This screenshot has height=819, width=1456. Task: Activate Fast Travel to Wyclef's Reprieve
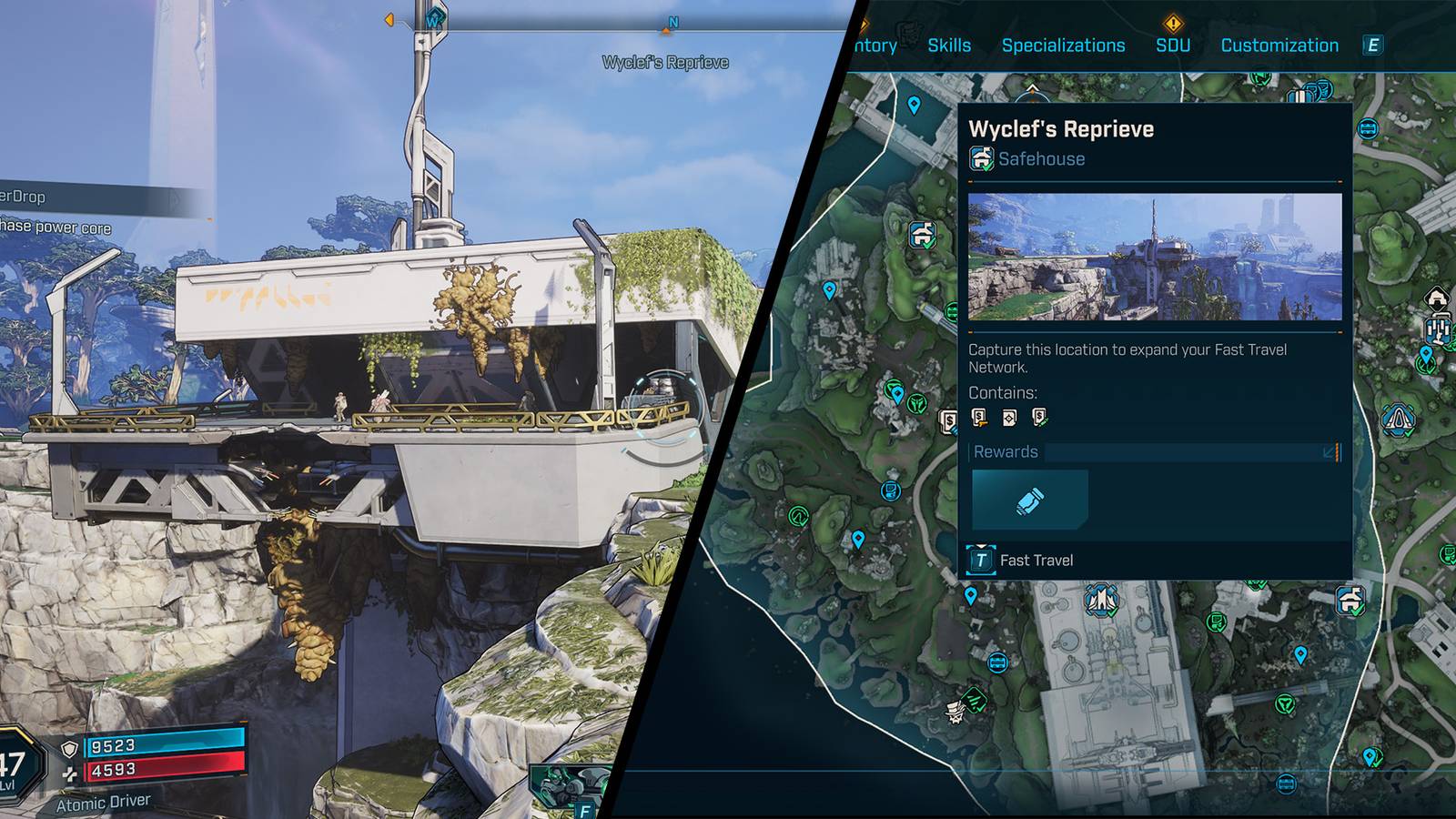click(1036, 561)
